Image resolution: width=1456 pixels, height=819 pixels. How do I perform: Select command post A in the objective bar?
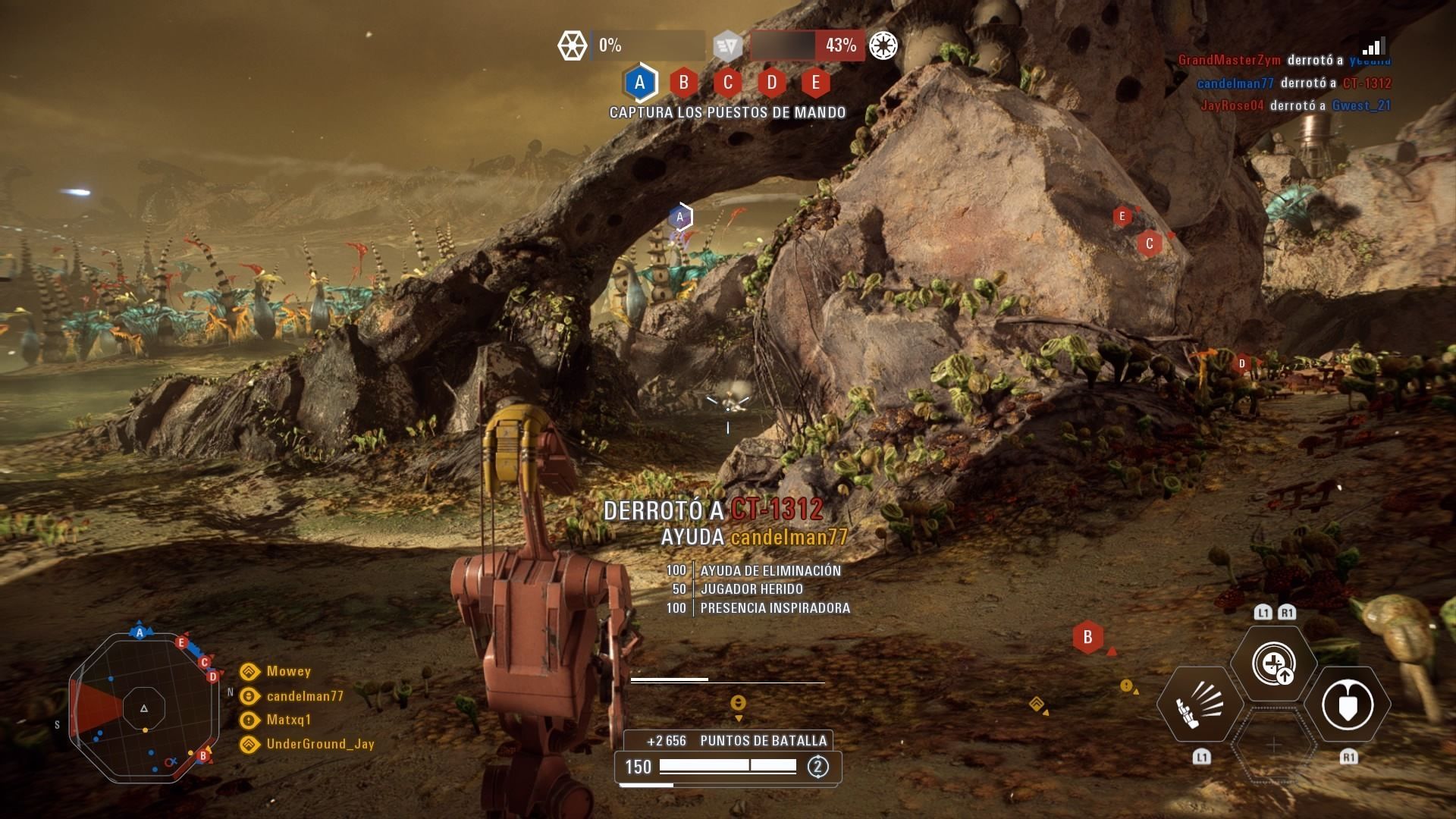coord(639,83)
